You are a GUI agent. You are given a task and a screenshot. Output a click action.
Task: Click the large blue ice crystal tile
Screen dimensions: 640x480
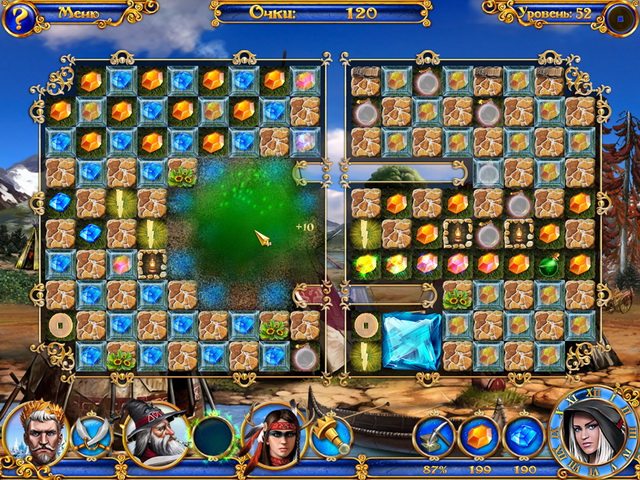(x=411, y=340)
